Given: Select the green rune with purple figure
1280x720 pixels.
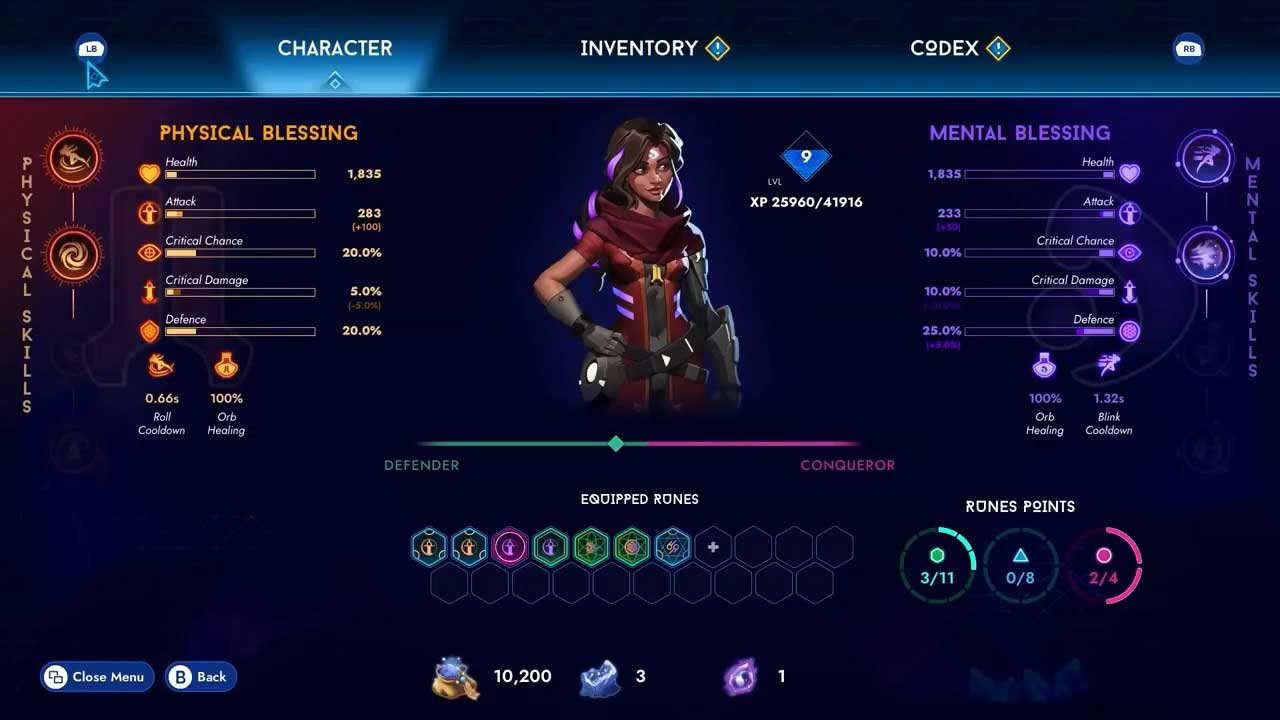Looking at the screenshot, I should (550, 547).
